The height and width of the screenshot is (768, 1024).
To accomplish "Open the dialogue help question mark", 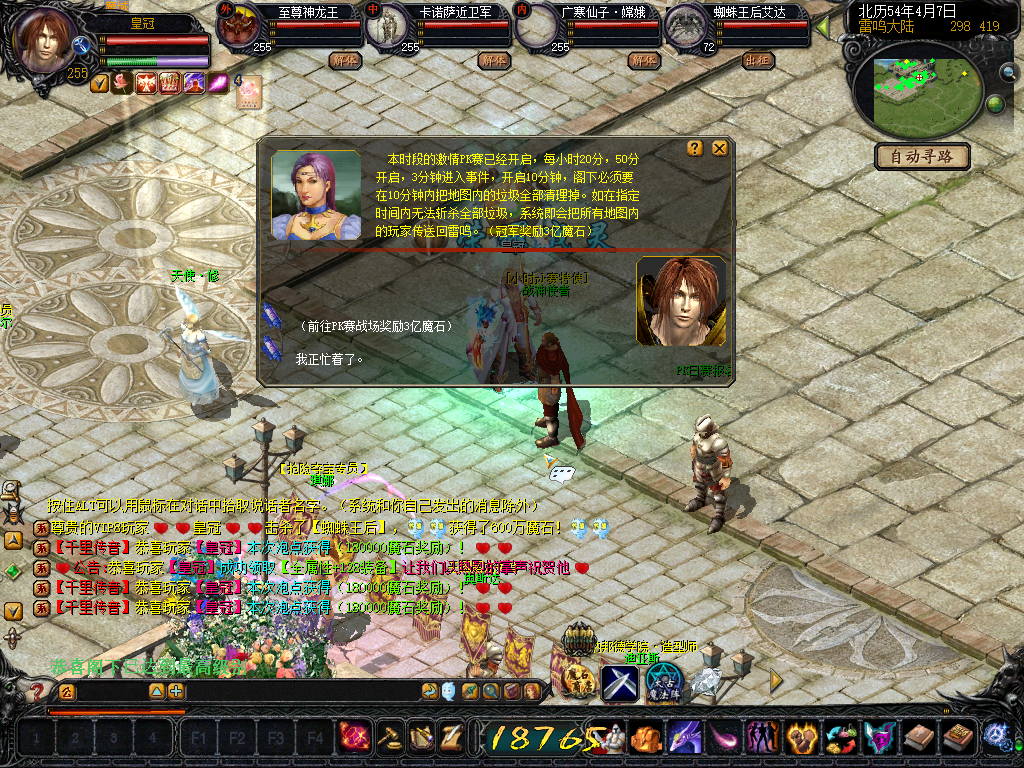I will [x=695, y=149].
